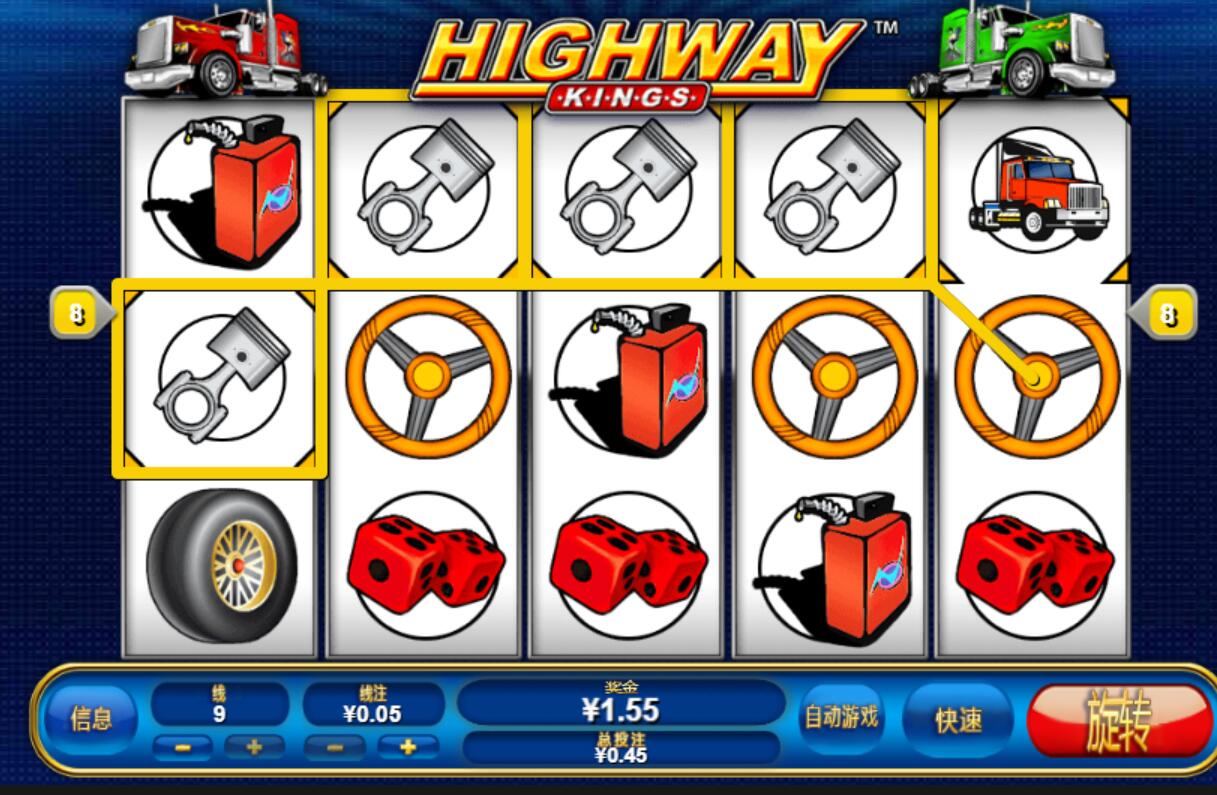Image resolution: width=1217 pixels, height=795 pixels.
Task: Toggle 快速 turbo mode
Action: pyautogui.click(x=958, y=719)
